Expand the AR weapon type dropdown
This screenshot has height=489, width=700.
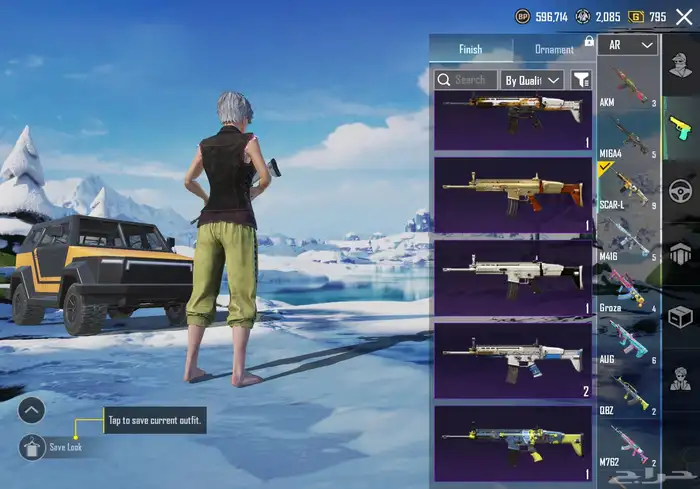point(630,45)
